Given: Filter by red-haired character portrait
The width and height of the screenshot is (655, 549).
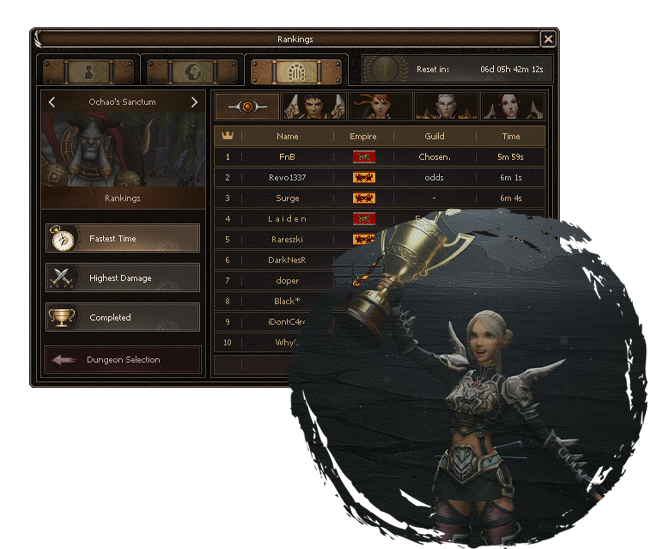Looking at the screenshot, I should tap(380, 106).
